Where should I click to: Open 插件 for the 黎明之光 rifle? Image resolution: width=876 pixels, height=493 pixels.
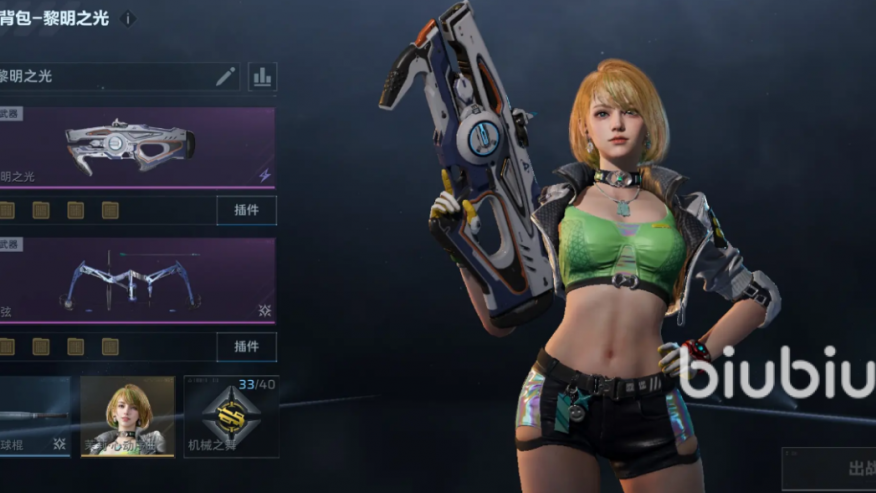pyautogui.click(x=246, y=210)
